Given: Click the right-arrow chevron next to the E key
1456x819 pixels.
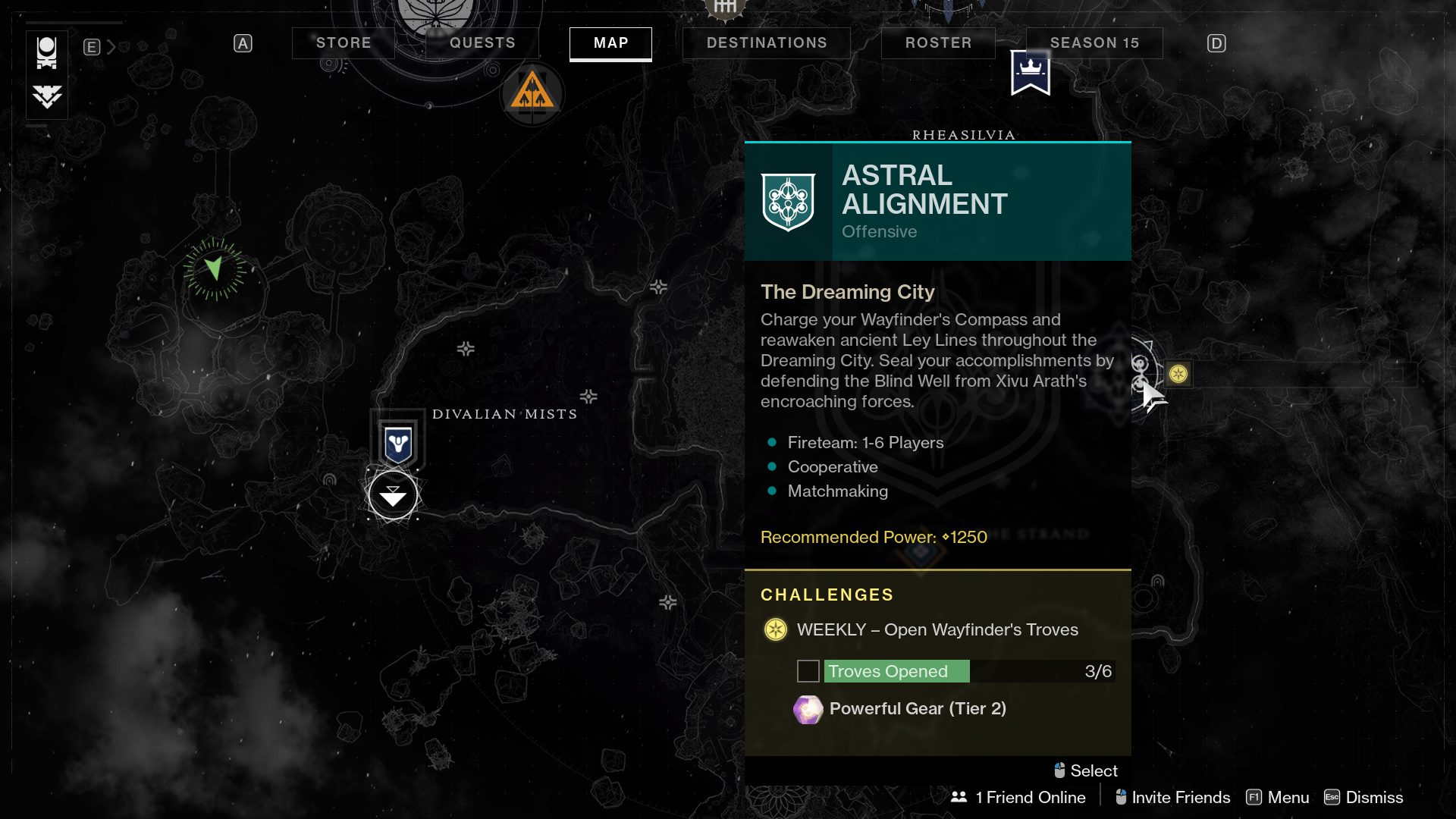Looking at the screenshot, I should (x=111, y=46).
